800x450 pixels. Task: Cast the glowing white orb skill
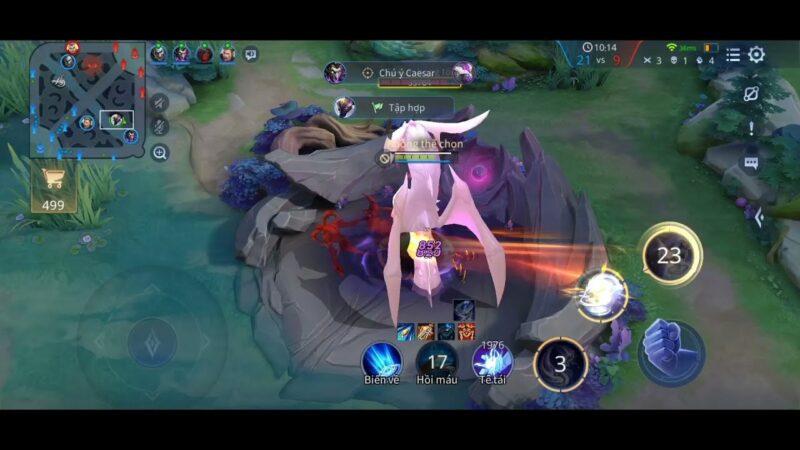coord(602,295)
